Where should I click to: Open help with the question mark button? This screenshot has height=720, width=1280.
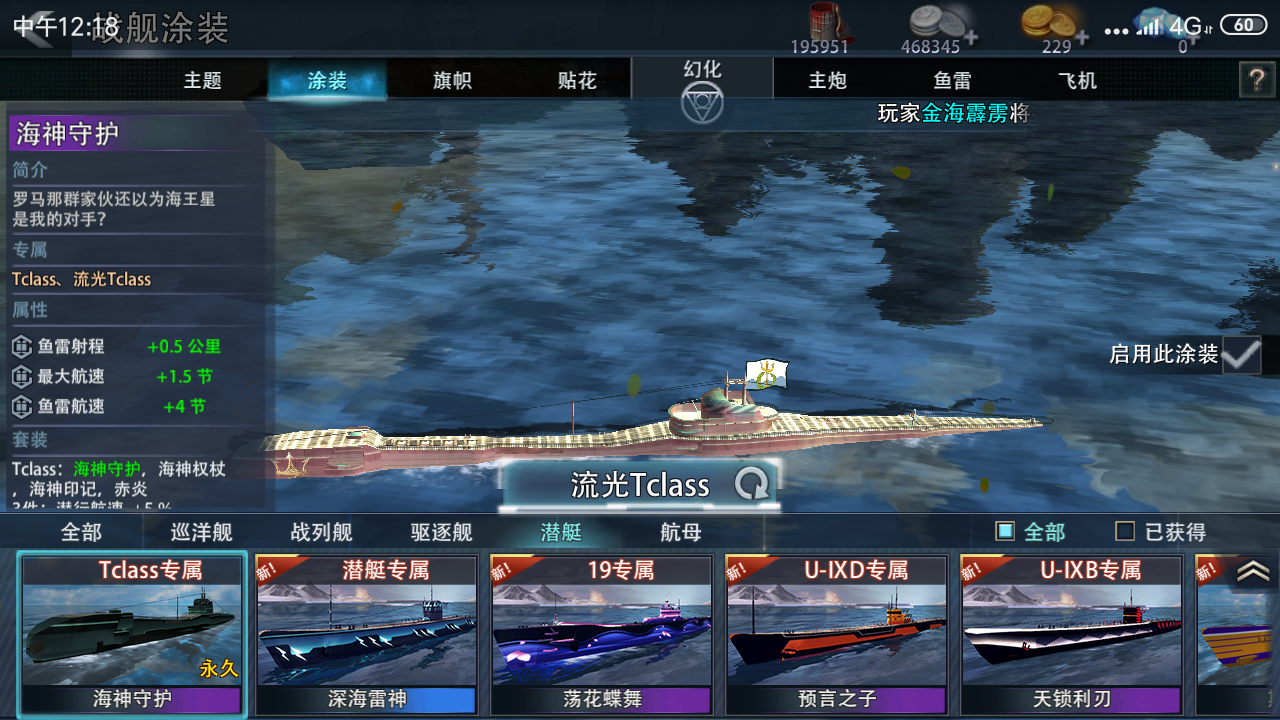click(x=1256, y=80)
